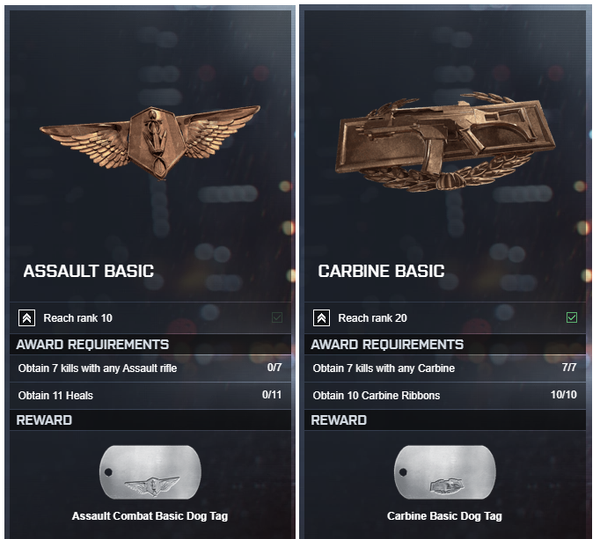Select the Obtain 11 Heals requirement row
Image resolution: width=600 pixels, height=539 pixels.
click(149, 395)
